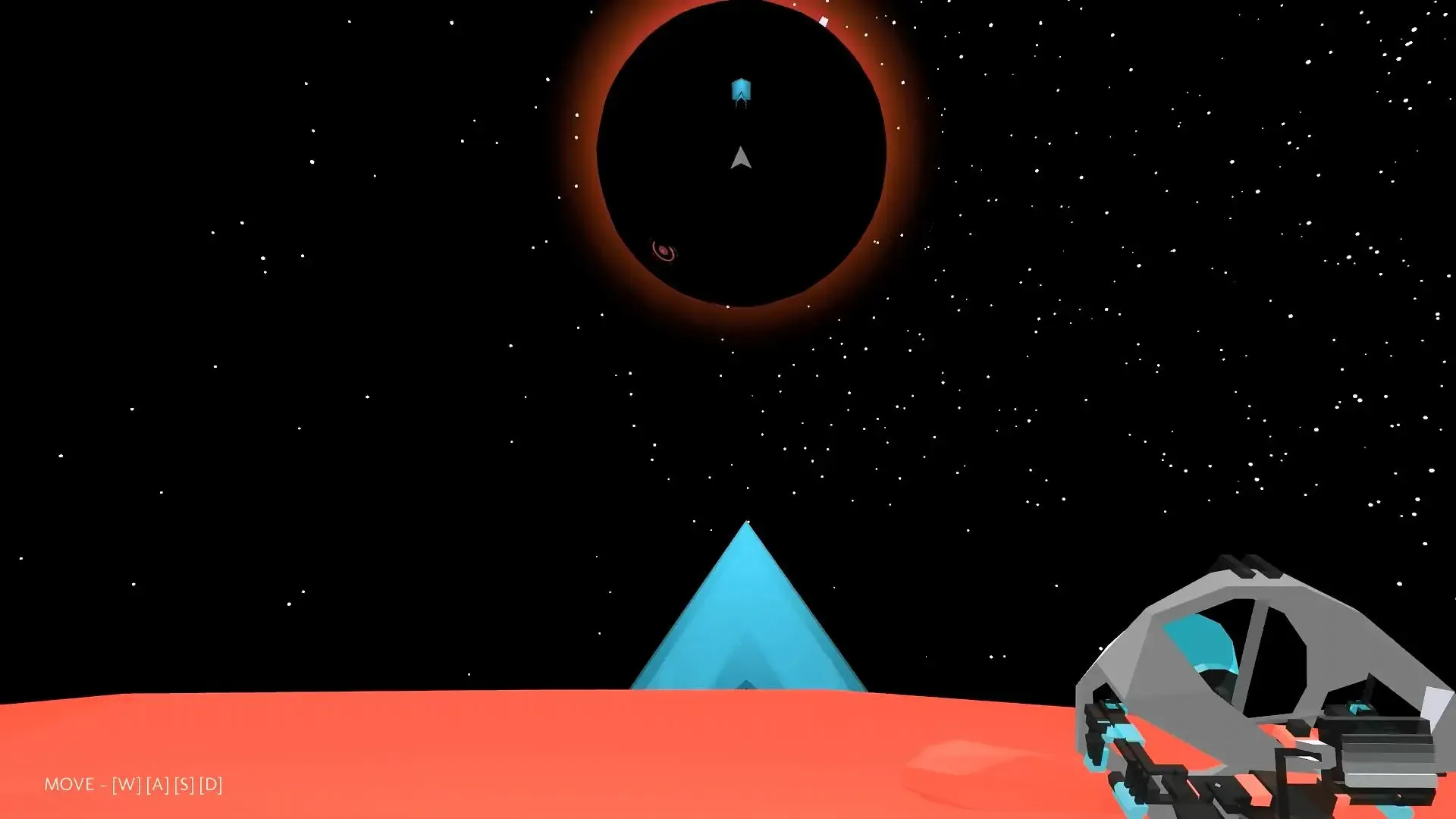Click the [D] key hint at bottom left
The width and height of the screenshot is (1456, 819).
point(210,783)
